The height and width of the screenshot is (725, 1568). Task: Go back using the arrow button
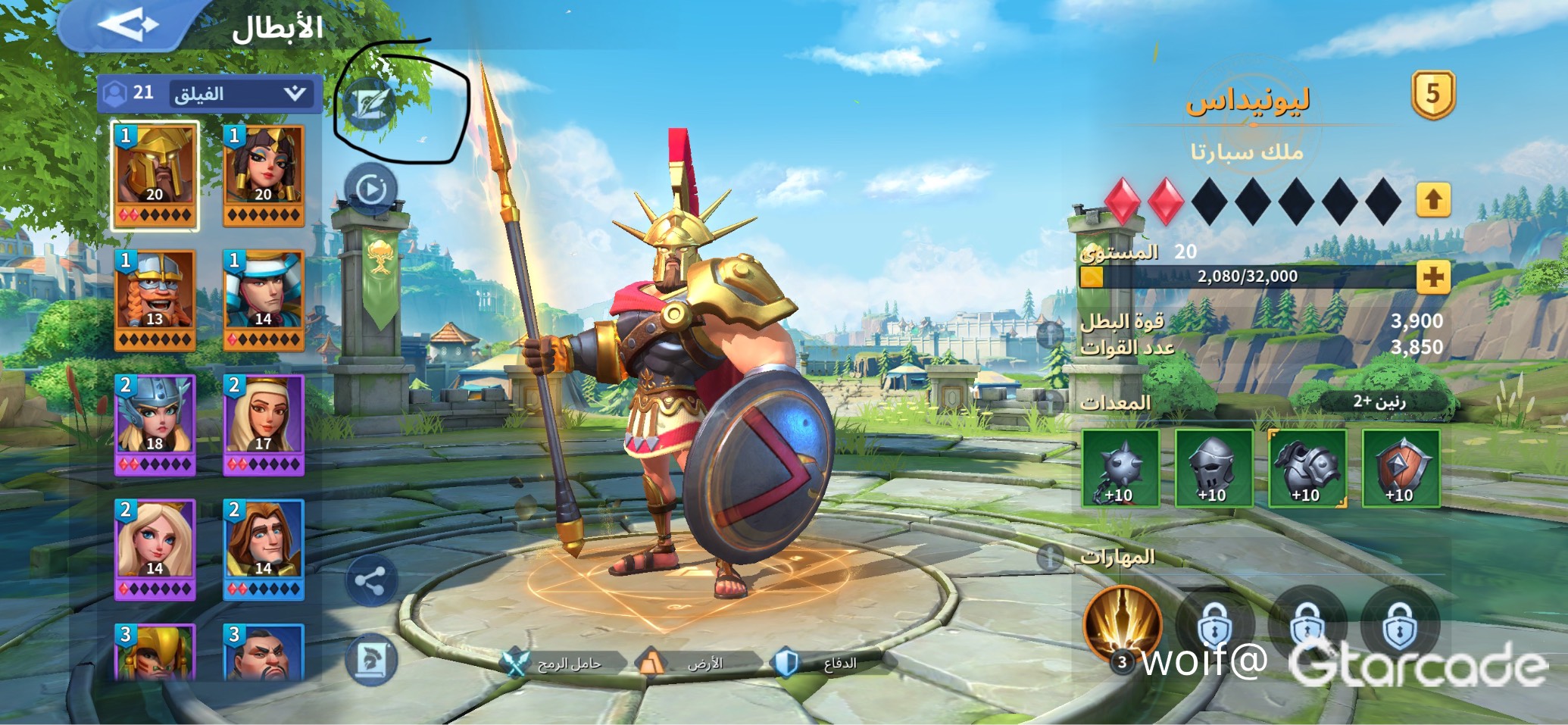(x=127, y=25)
